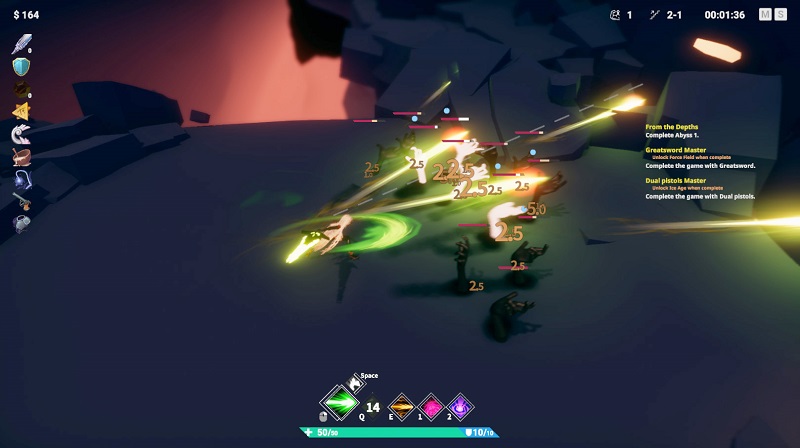
Task: Select the yellow triangle relic icon
Action: click(x=21, y=112)
